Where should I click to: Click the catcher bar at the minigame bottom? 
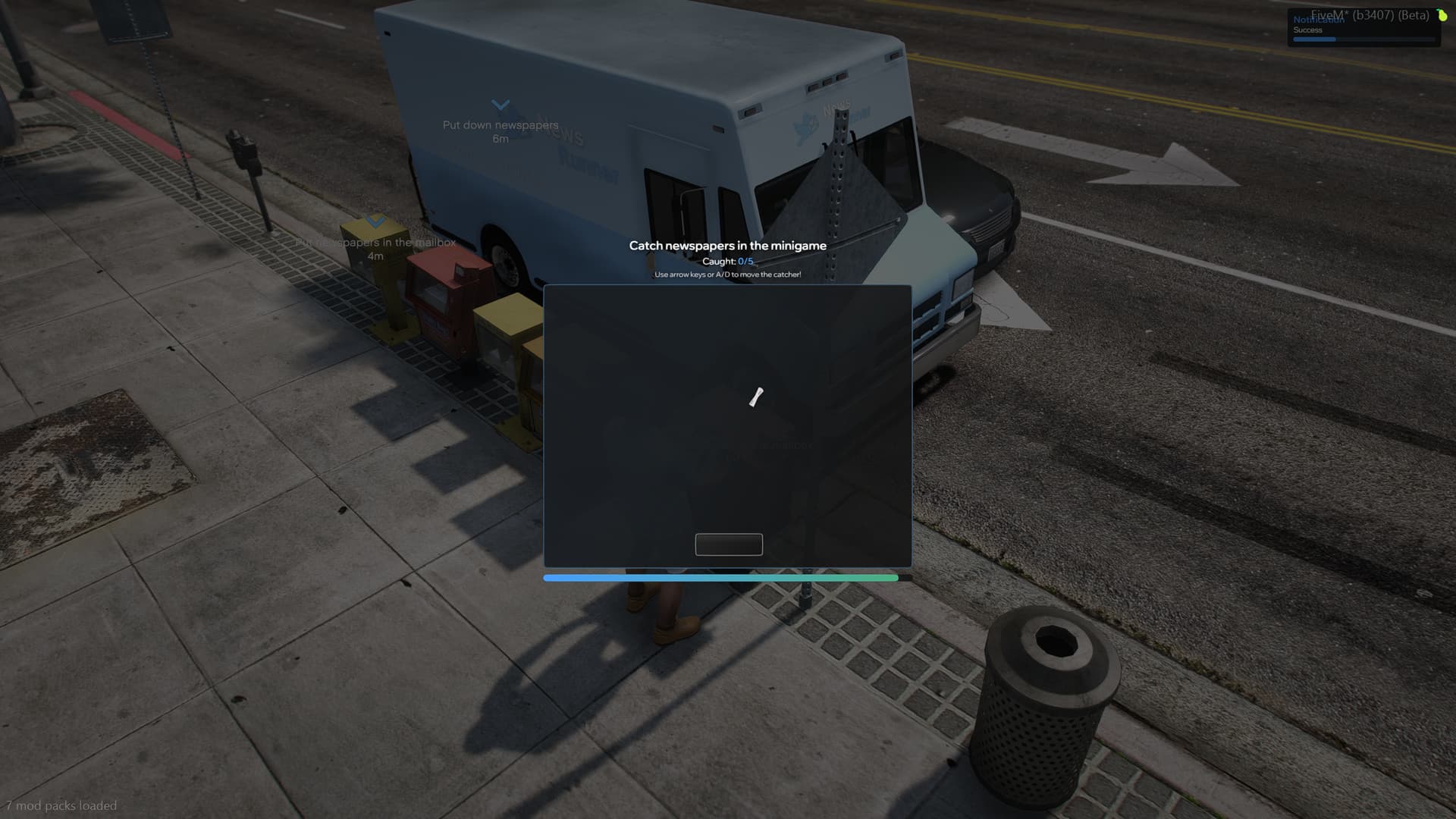pyautogui.click(x=728, y=544)
